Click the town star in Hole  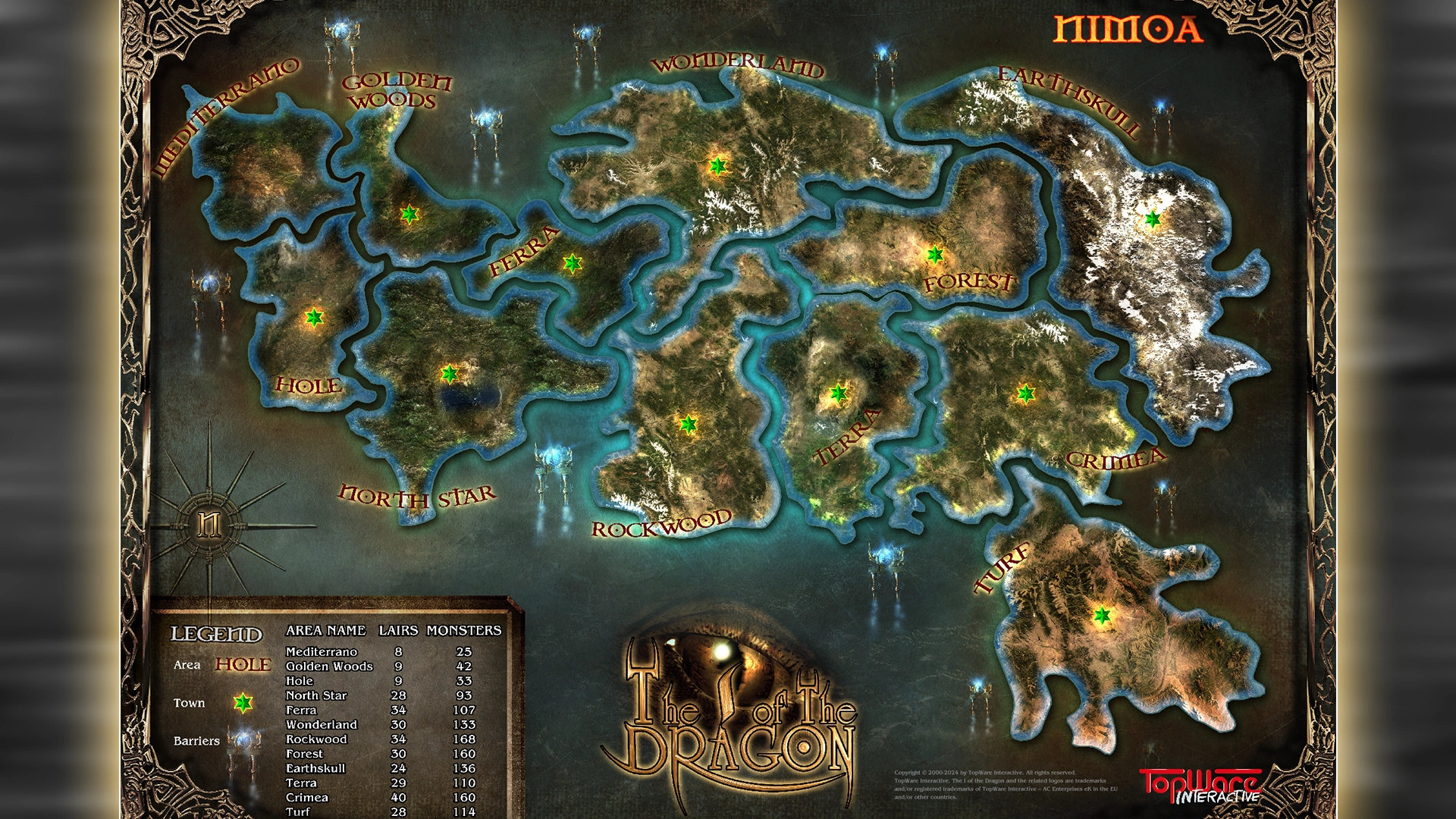point(314,318)
